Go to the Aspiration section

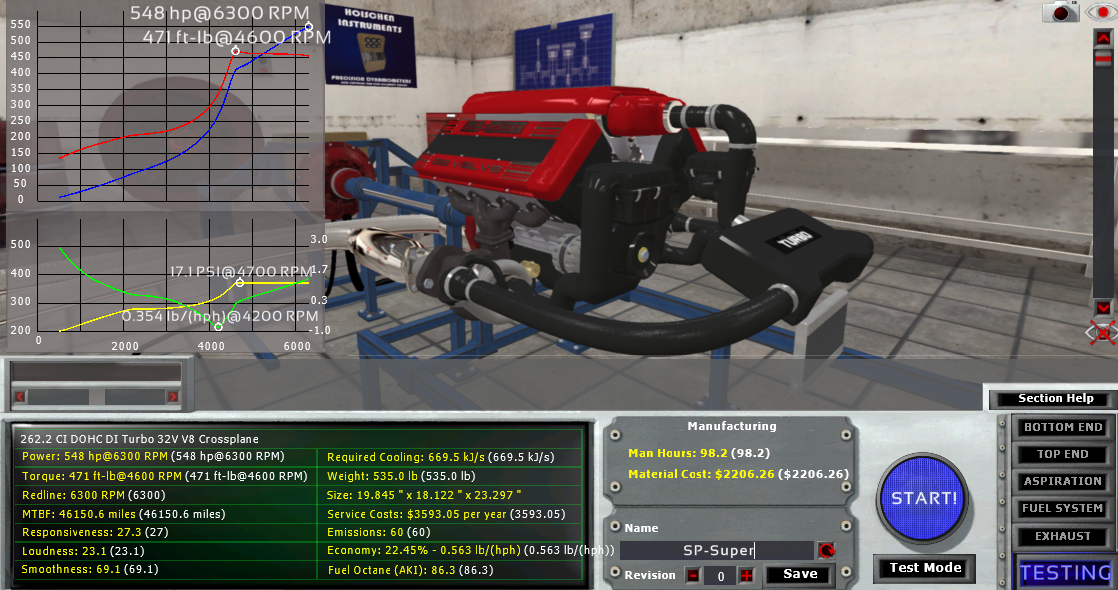coord(1062,481)
